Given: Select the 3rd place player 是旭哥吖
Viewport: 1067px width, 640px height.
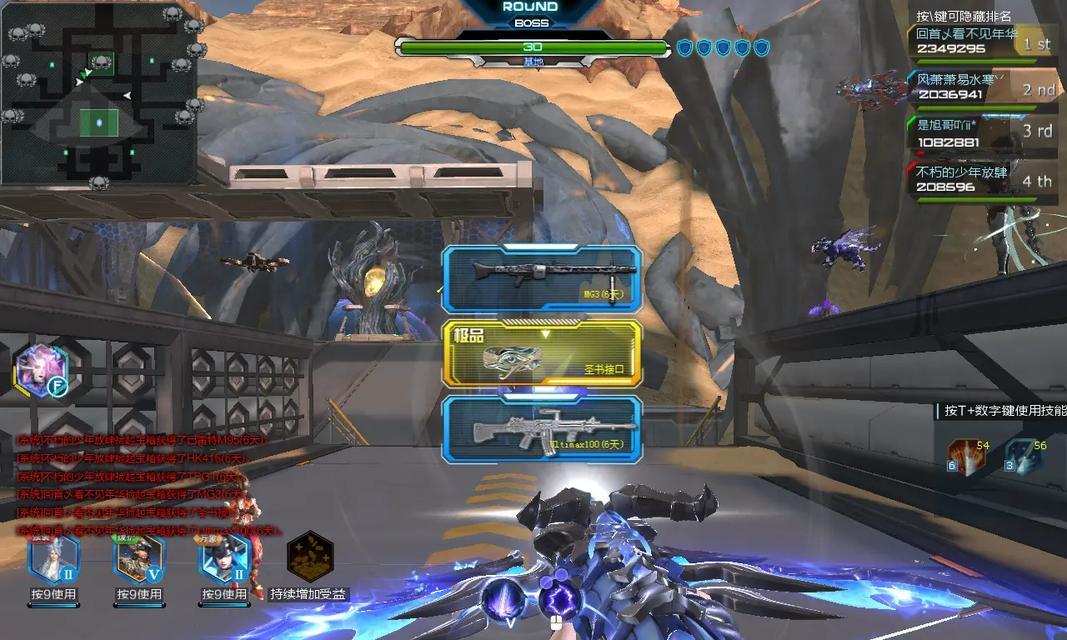Looking at the screenshot, I should pos(985,134).
